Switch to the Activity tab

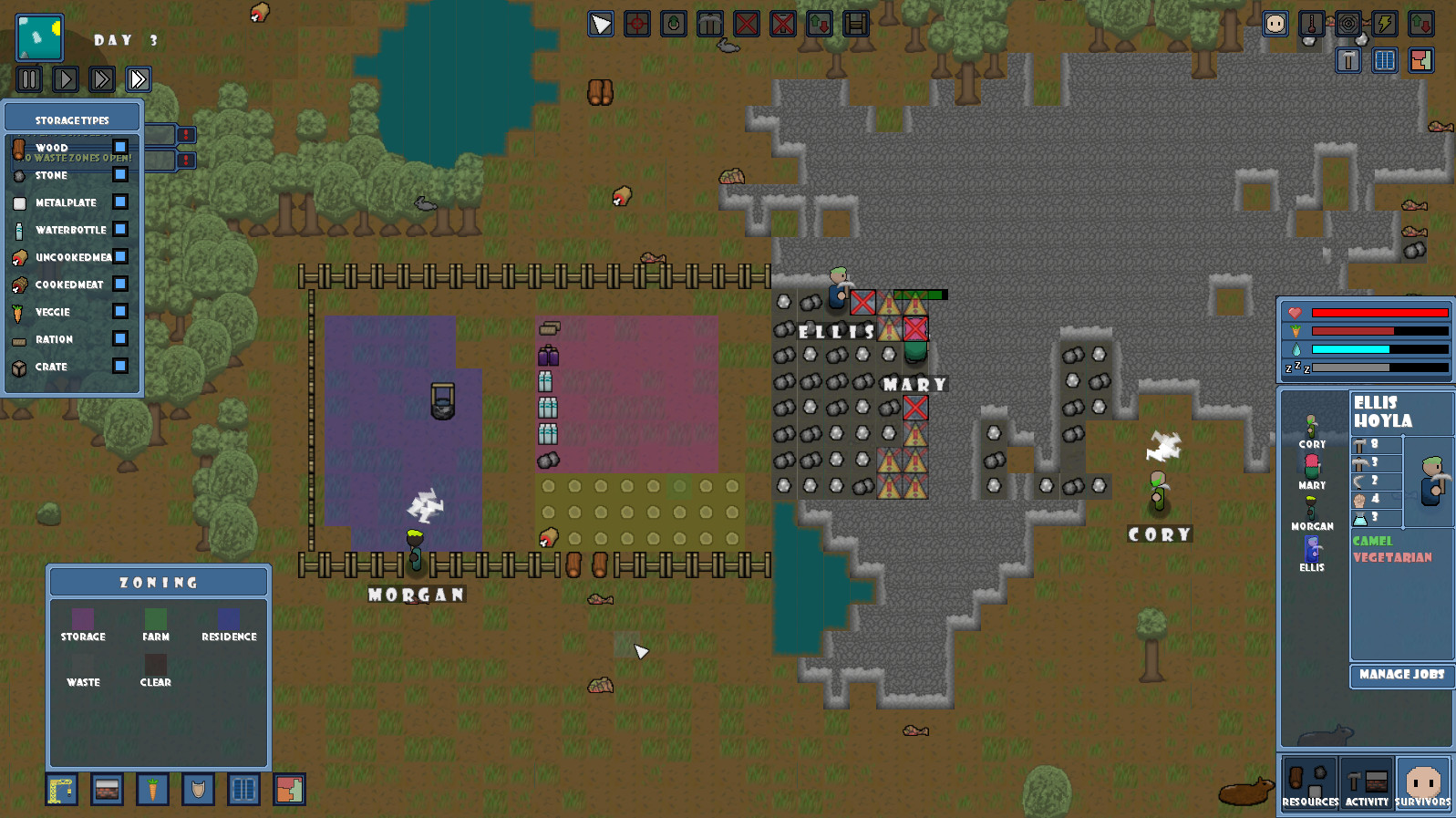[1368, 782]
